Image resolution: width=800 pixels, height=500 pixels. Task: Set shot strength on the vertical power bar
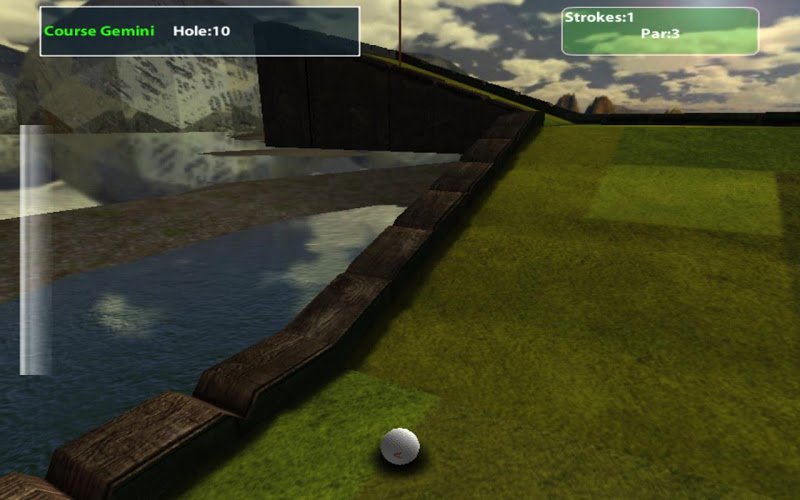tap(35, 250)
